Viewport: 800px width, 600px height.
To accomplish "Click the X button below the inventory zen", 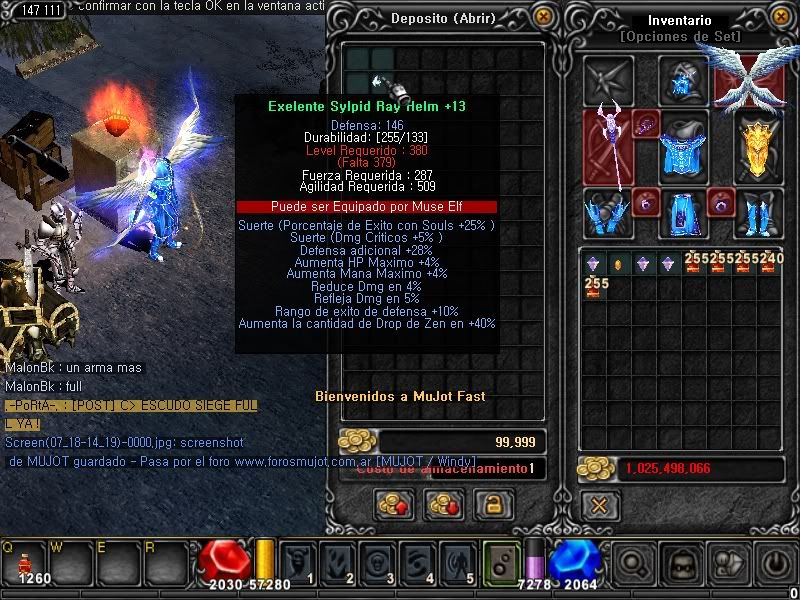I will pyautogui.click(x=599, y=505).
